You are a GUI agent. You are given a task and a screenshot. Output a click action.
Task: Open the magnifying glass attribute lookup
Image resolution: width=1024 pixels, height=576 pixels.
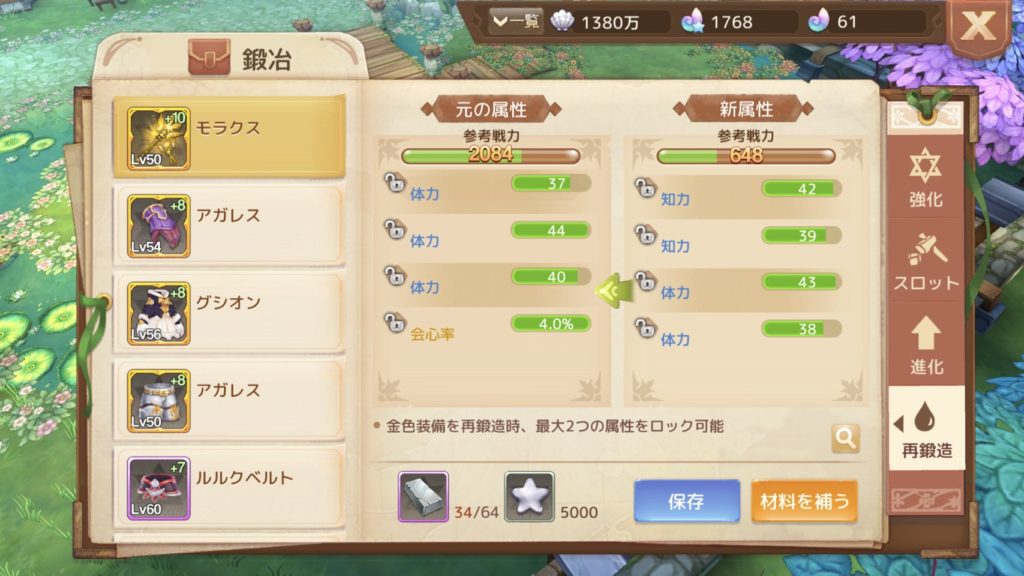pos(845,438)
